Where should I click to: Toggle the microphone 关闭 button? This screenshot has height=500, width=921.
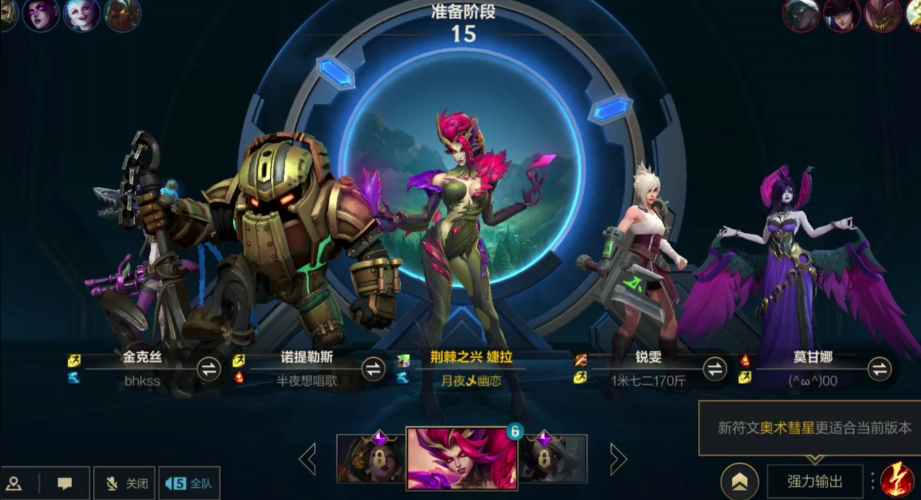127,483
